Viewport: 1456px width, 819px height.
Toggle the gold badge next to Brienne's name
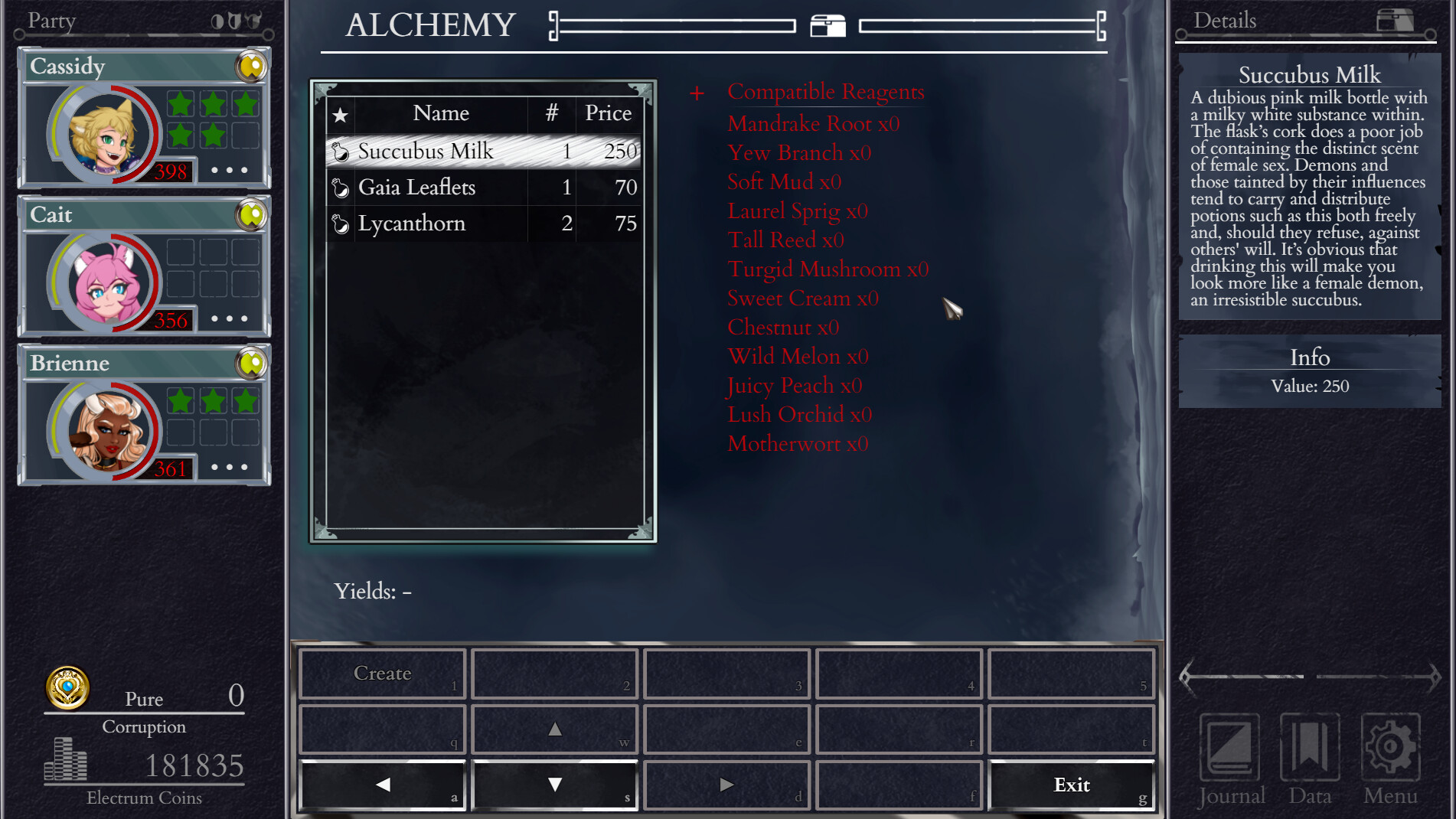pos(251,364)
